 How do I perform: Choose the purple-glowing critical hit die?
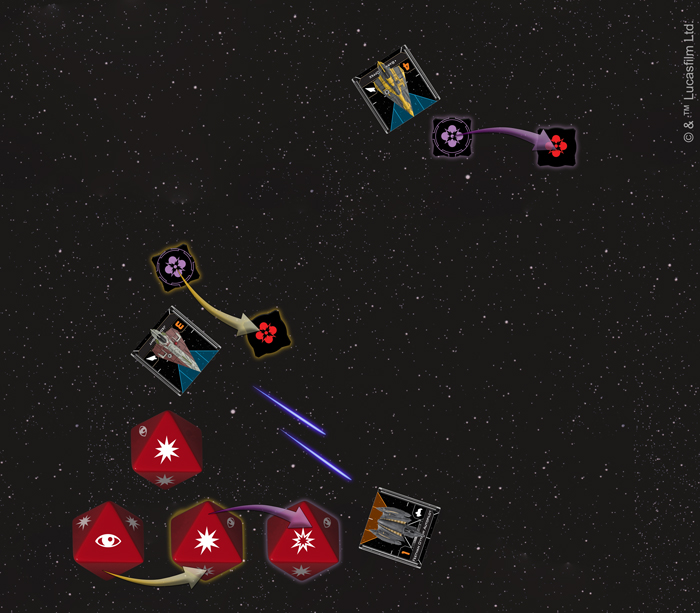point(303,541)
